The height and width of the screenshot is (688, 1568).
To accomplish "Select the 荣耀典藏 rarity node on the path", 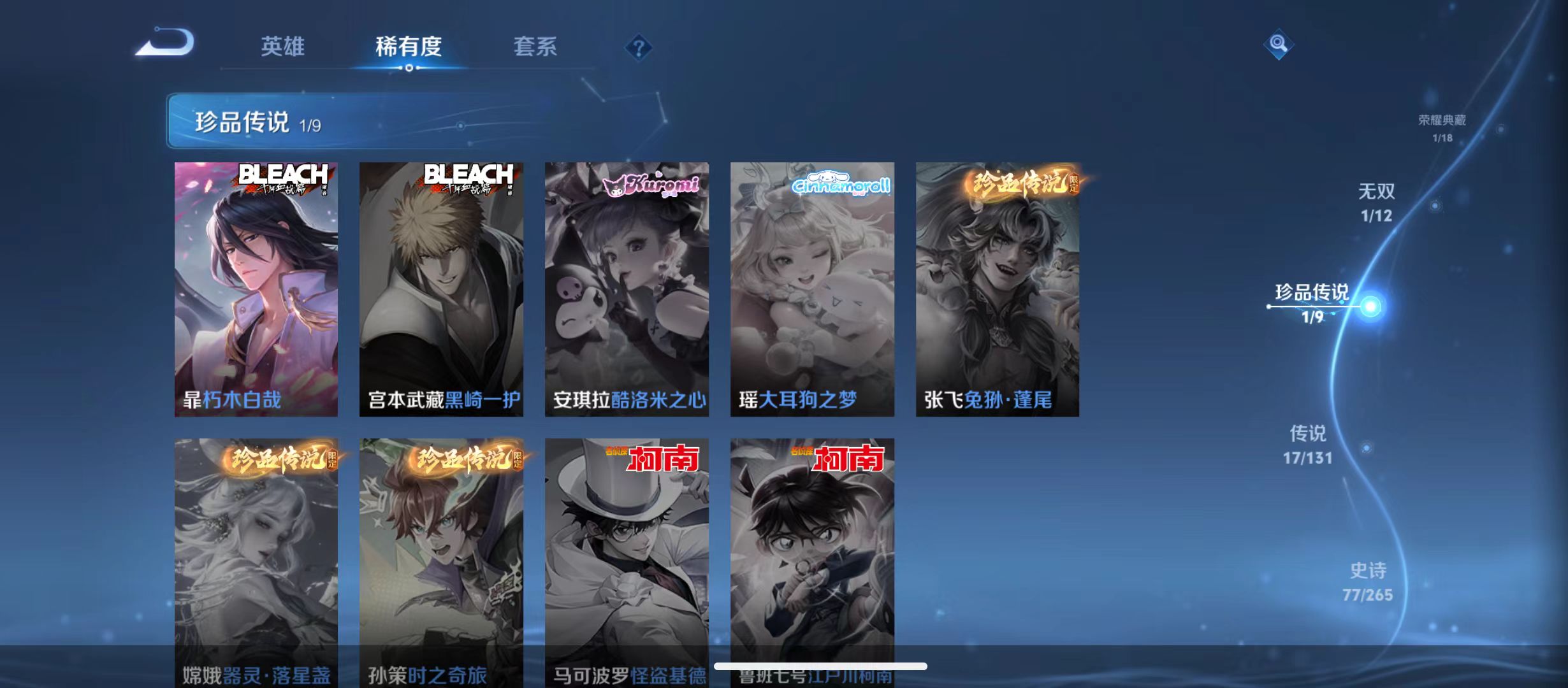I will tap(1442, 124).
